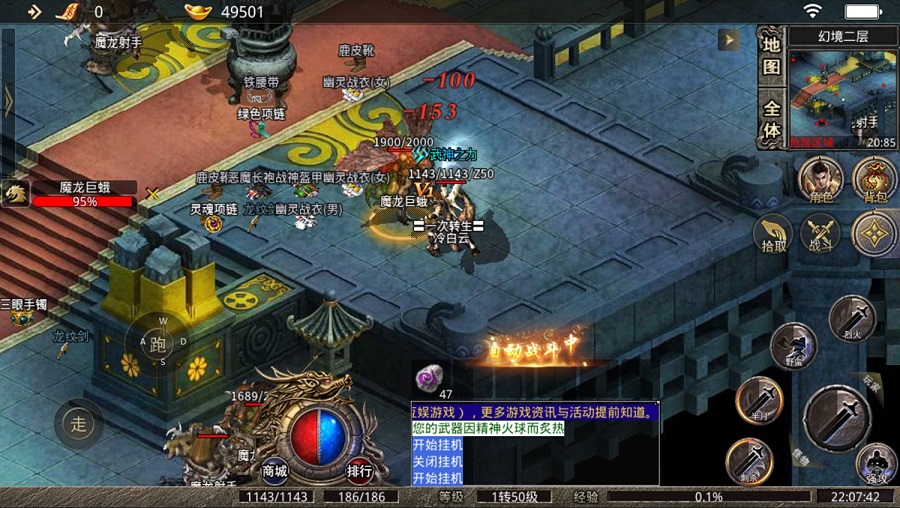
Task: Select the 全体 button beside the minimap
Action: [771, 118]
